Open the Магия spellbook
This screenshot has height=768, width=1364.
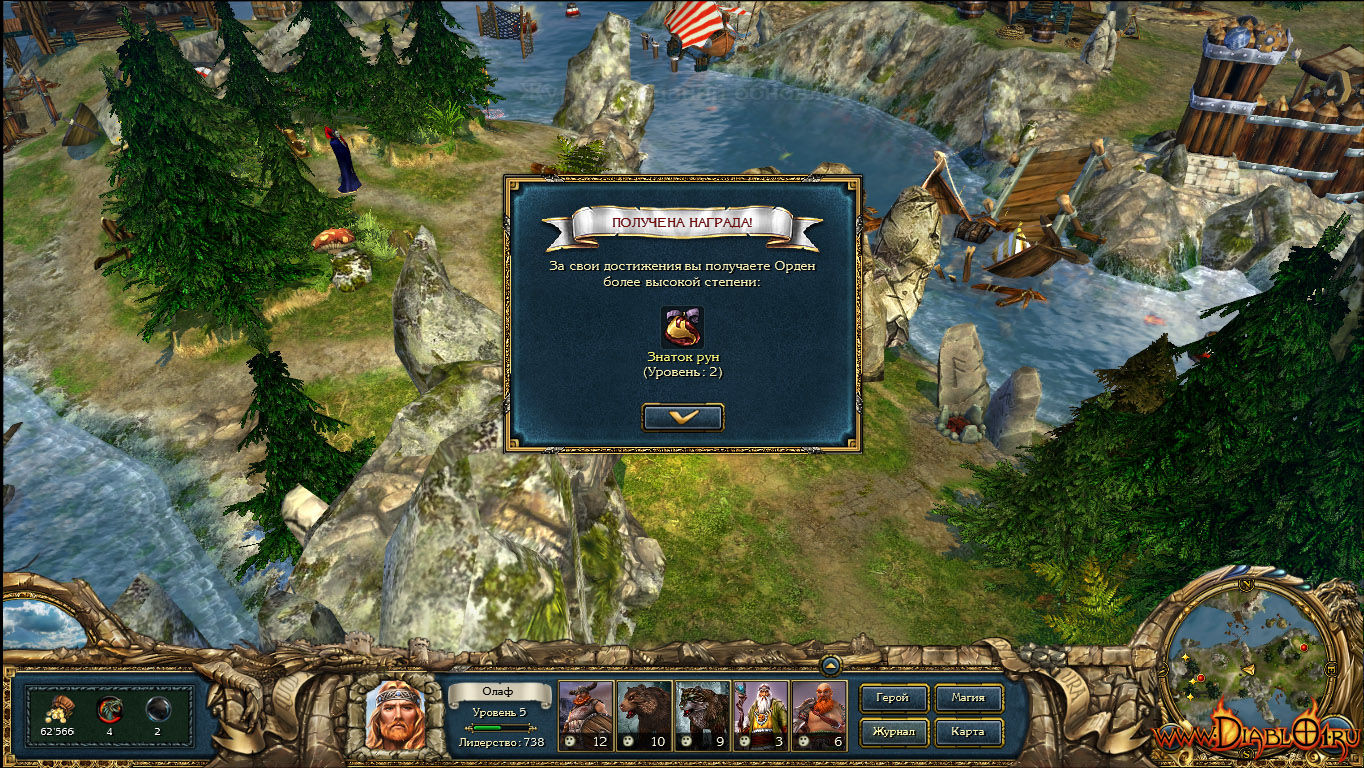coord(968,698)
